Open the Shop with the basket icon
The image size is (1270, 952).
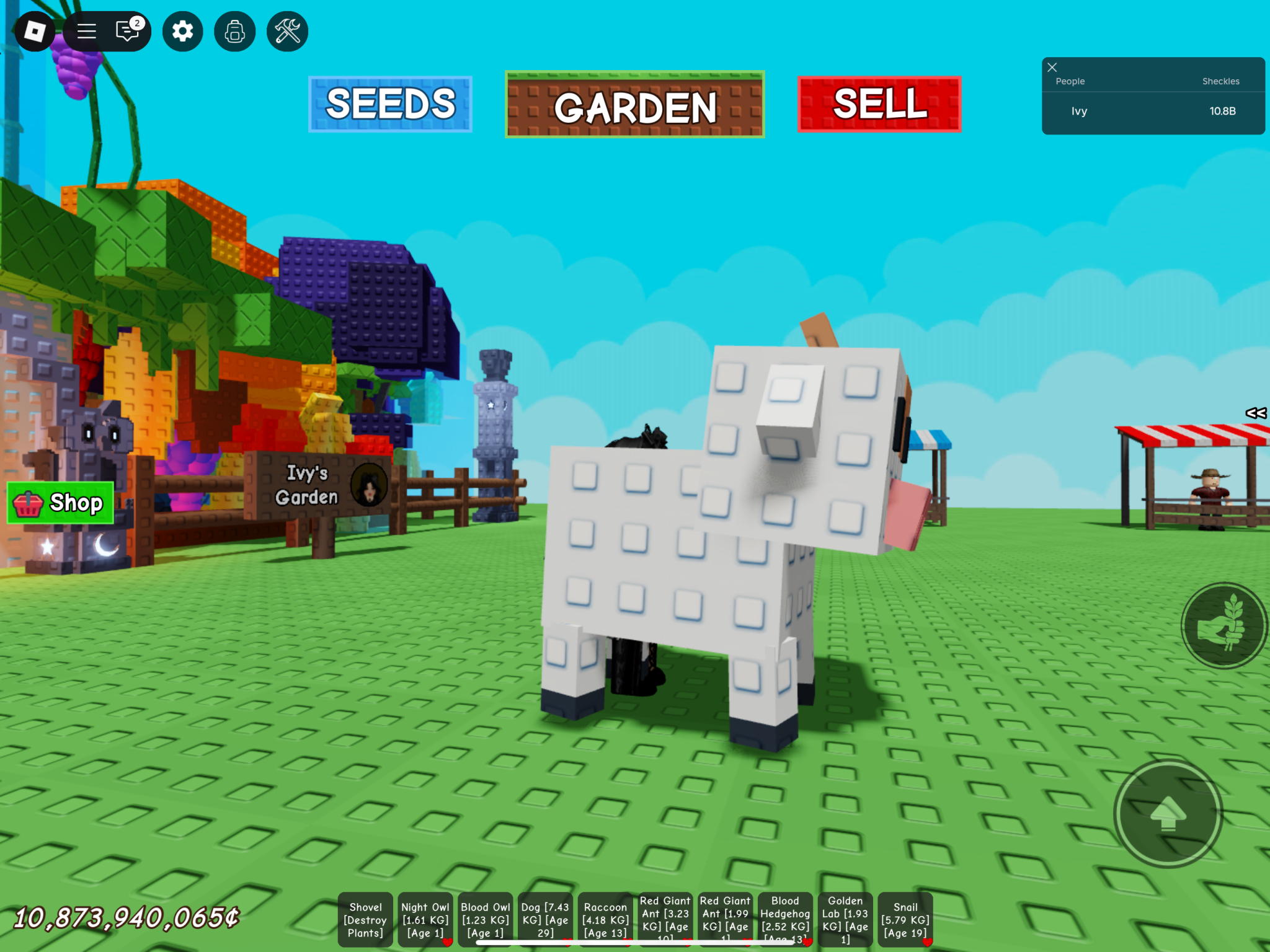[60, 503]
